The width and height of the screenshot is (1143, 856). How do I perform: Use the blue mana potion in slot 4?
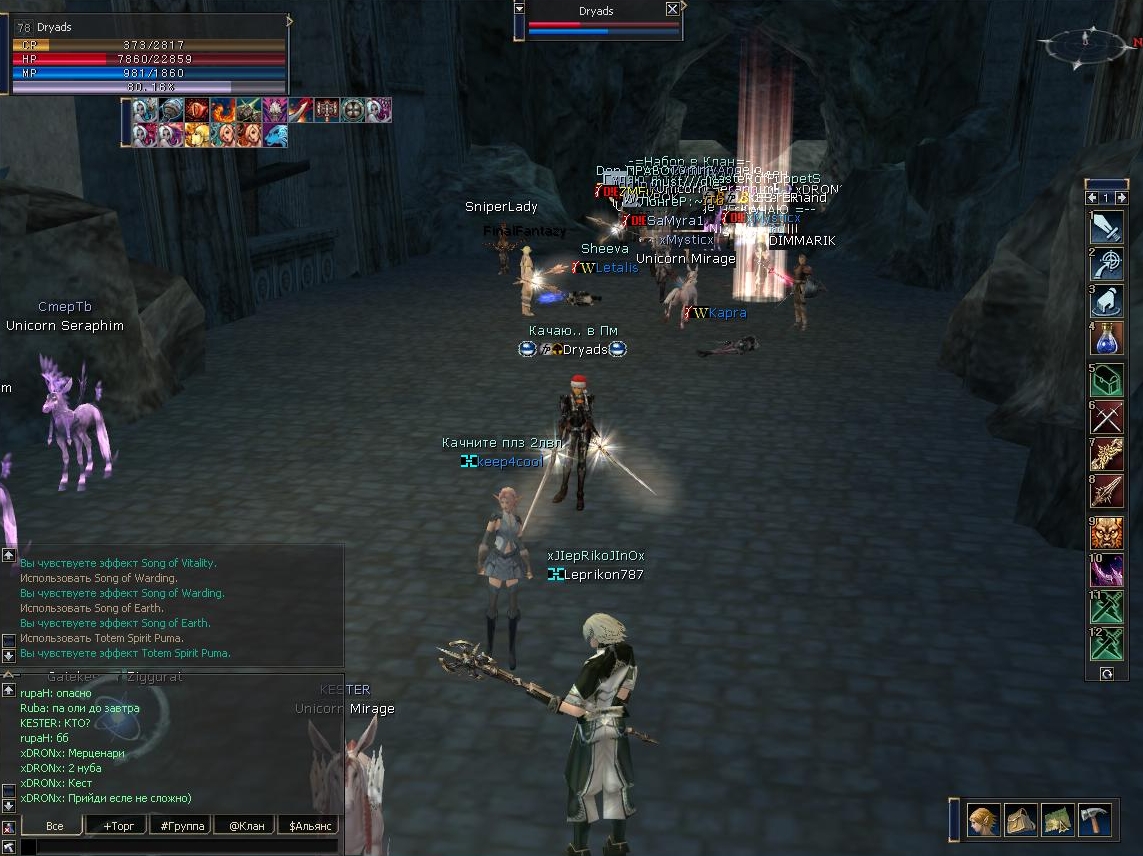[1107, 339]
